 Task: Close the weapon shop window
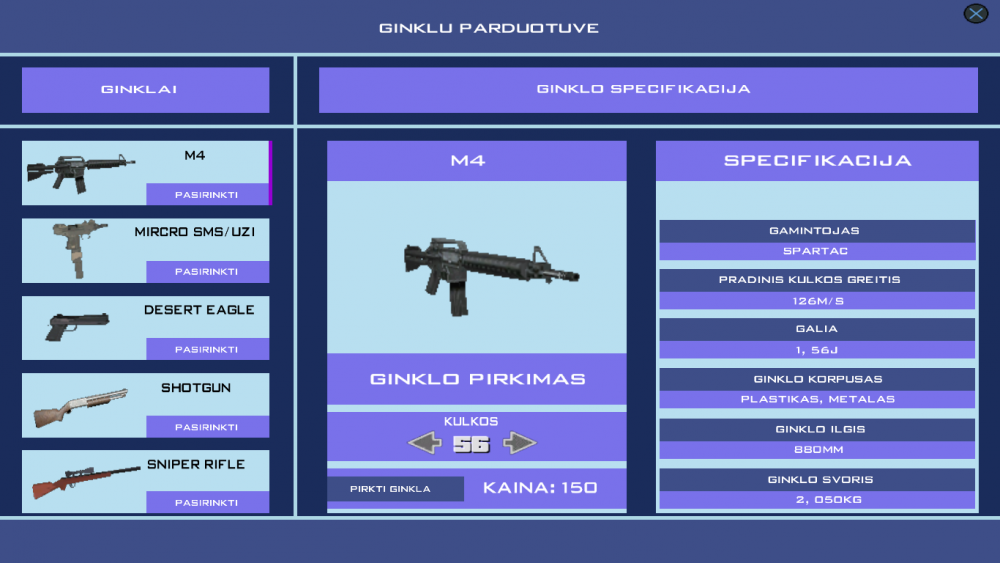(x=975, y=13)
